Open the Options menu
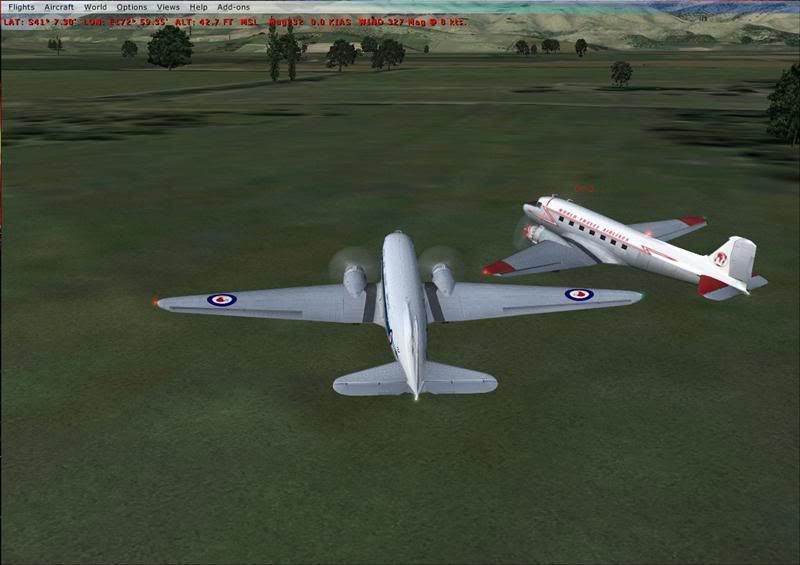This screenshot has height=565, width=800. click(x=131, y=7)
